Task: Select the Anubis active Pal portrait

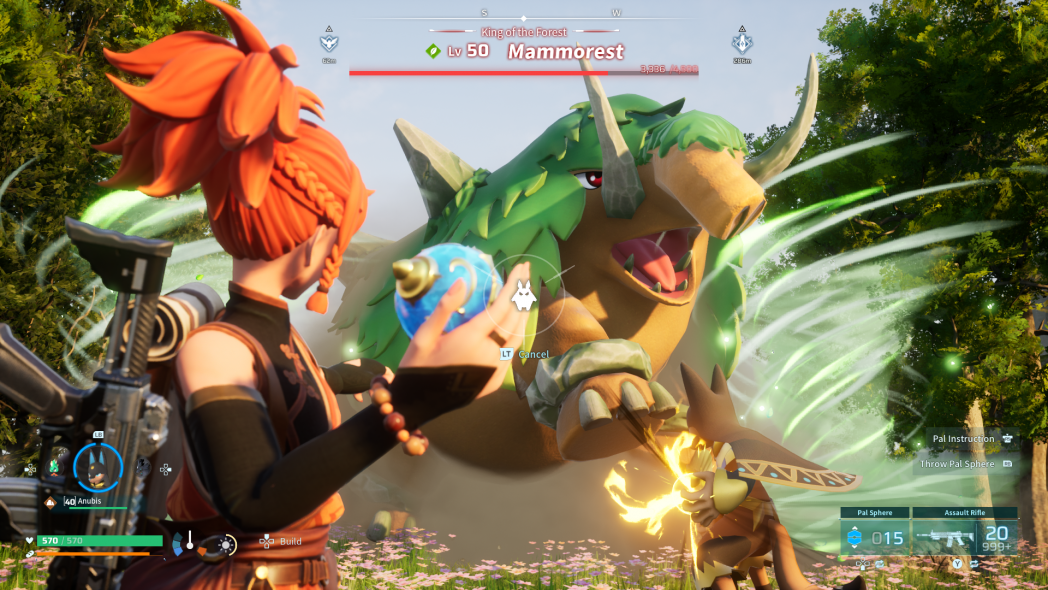Action: (98, 468)
